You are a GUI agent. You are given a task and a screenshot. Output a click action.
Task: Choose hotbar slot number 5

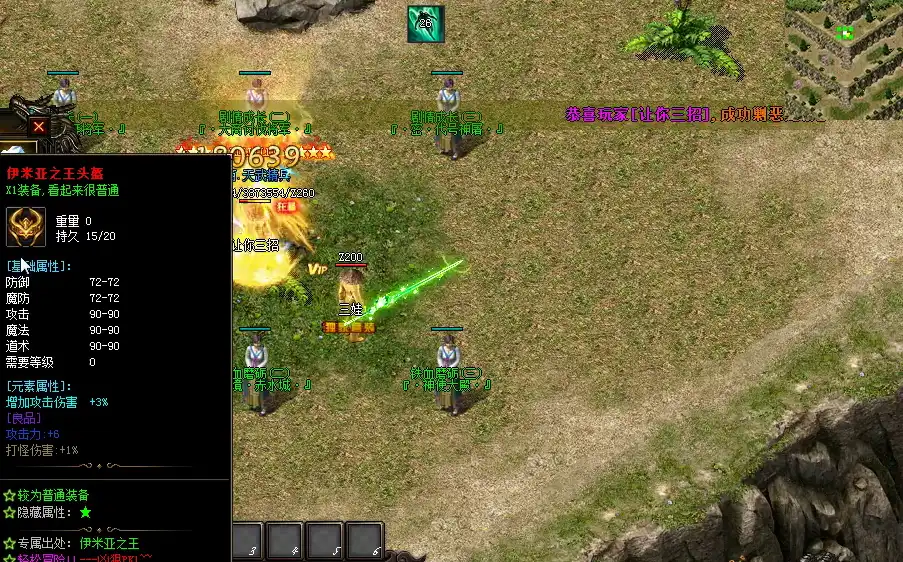pyautogui.click(x=326, y=541)
